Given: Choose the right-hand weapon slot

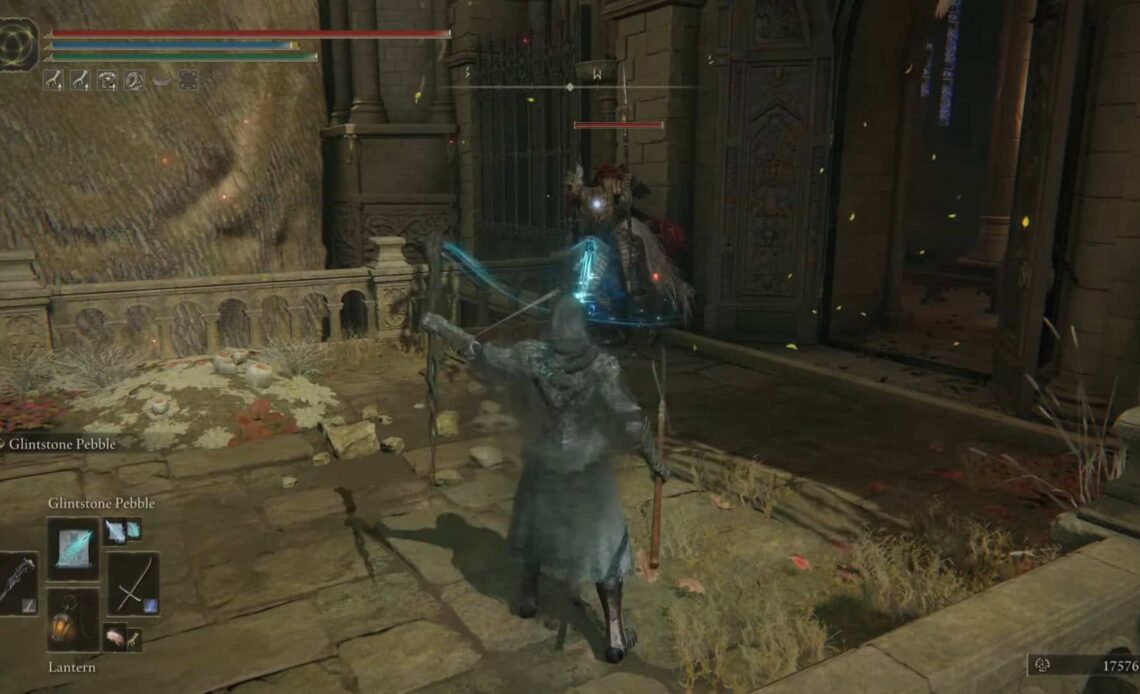Looking at the screenshot, I should point(132,583).
